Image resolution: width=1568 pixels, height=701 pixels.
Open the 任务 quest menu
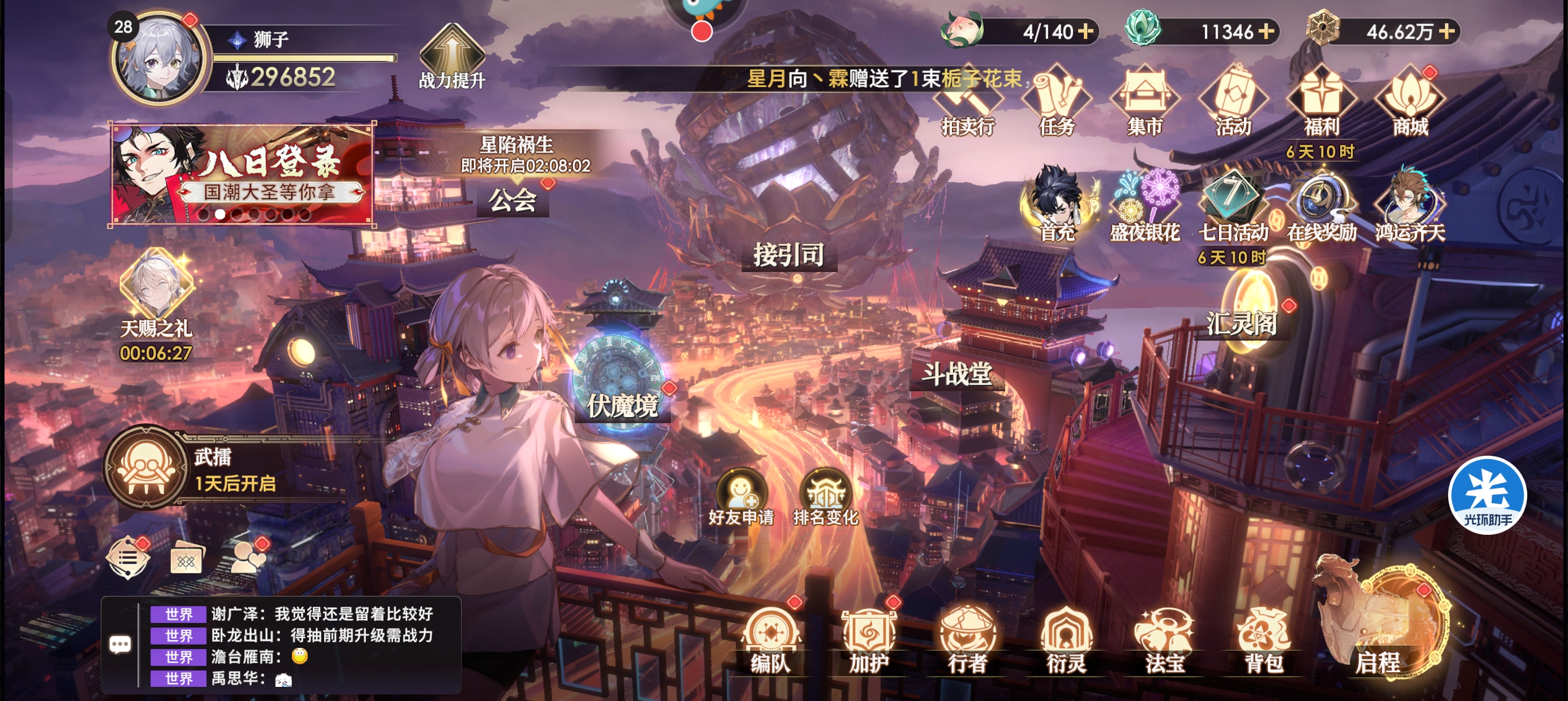click(1056, 102)
